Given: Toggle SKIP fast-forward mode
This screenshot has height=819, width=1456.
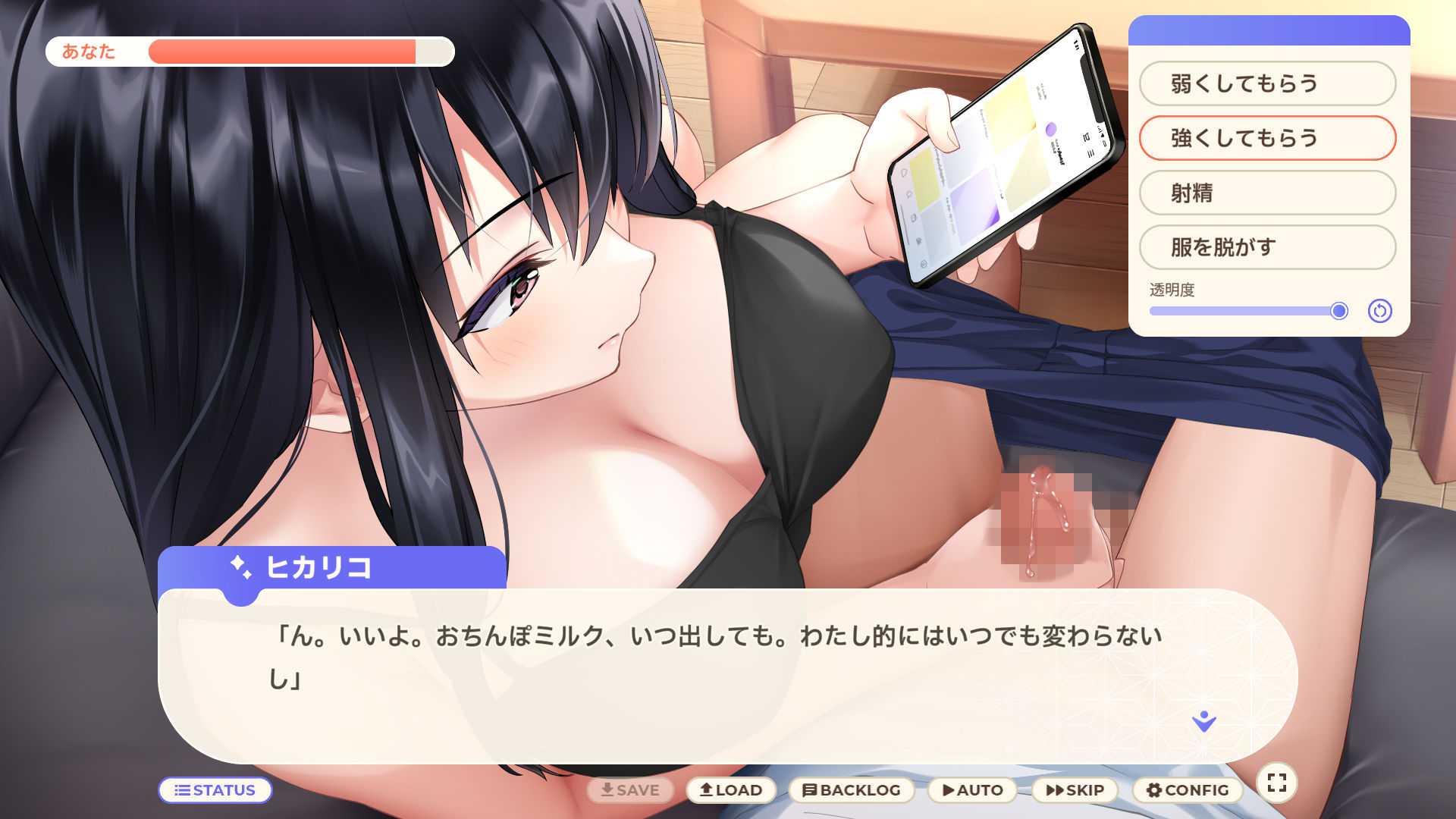Looking at the screenshot, I should (1074, 789).
